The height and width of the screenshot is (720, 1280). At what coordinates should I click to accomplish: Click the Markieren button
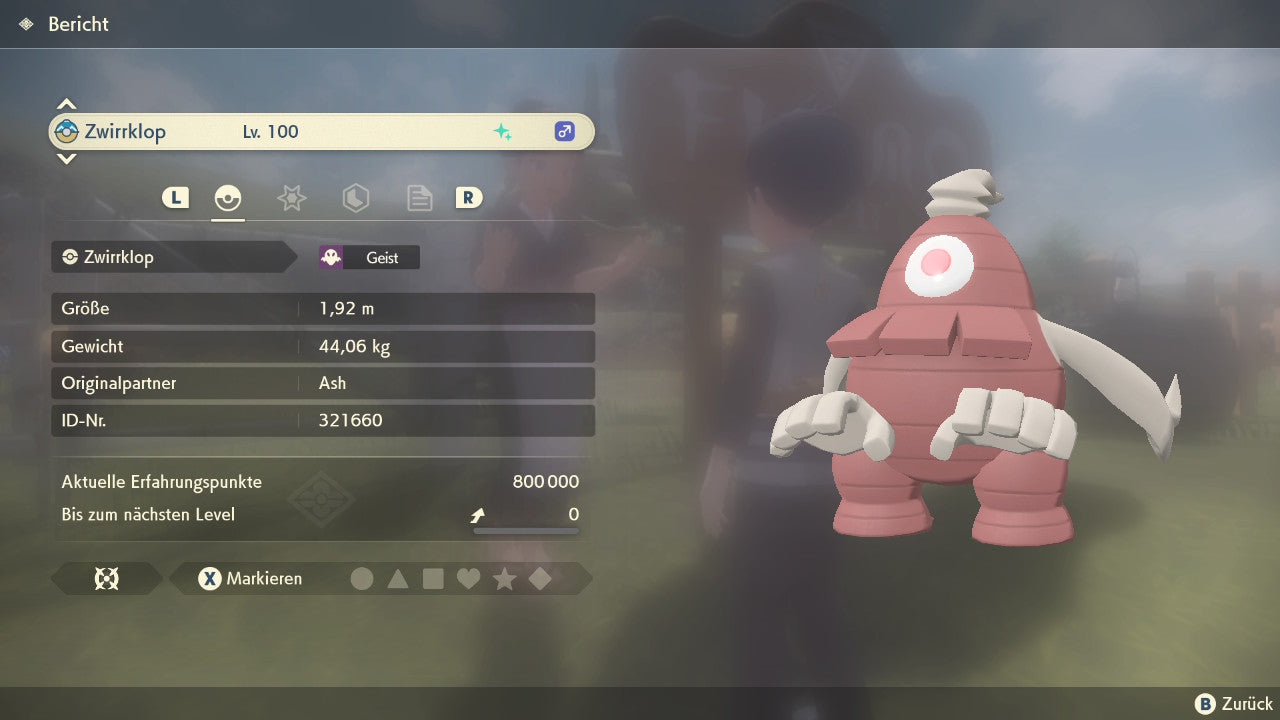coord(251,578)
